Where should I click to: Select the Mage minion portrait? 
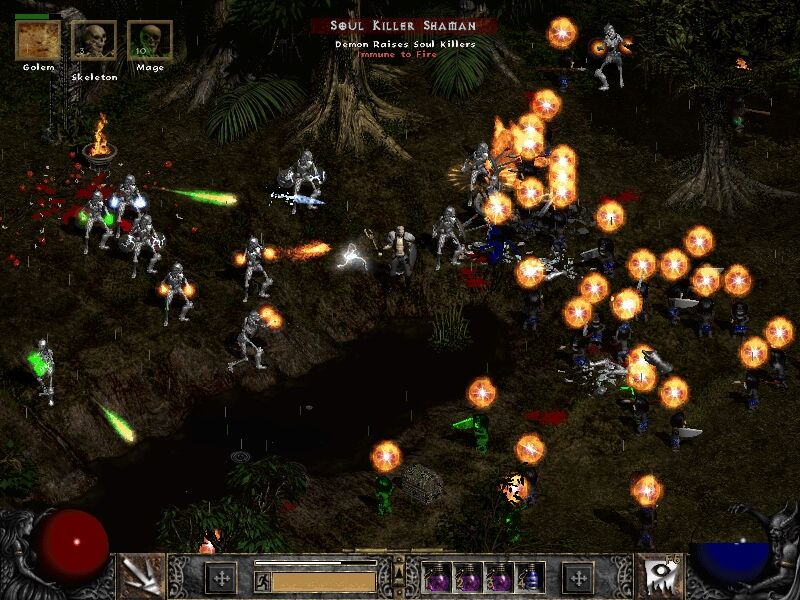(150, 41)
